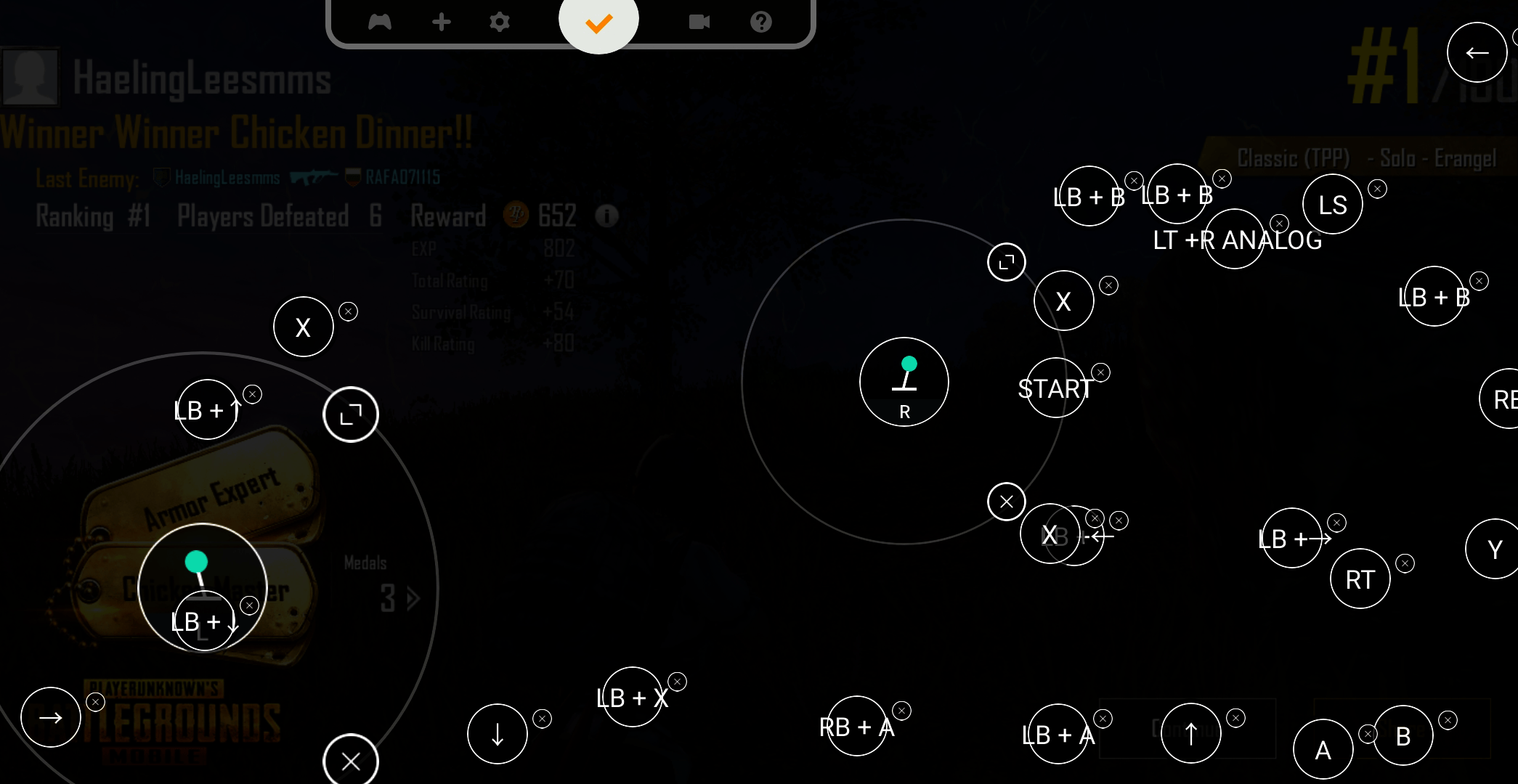The image size is (1518, 784).
Task: Open the keymapping settings gear
Action: [500, 23]
